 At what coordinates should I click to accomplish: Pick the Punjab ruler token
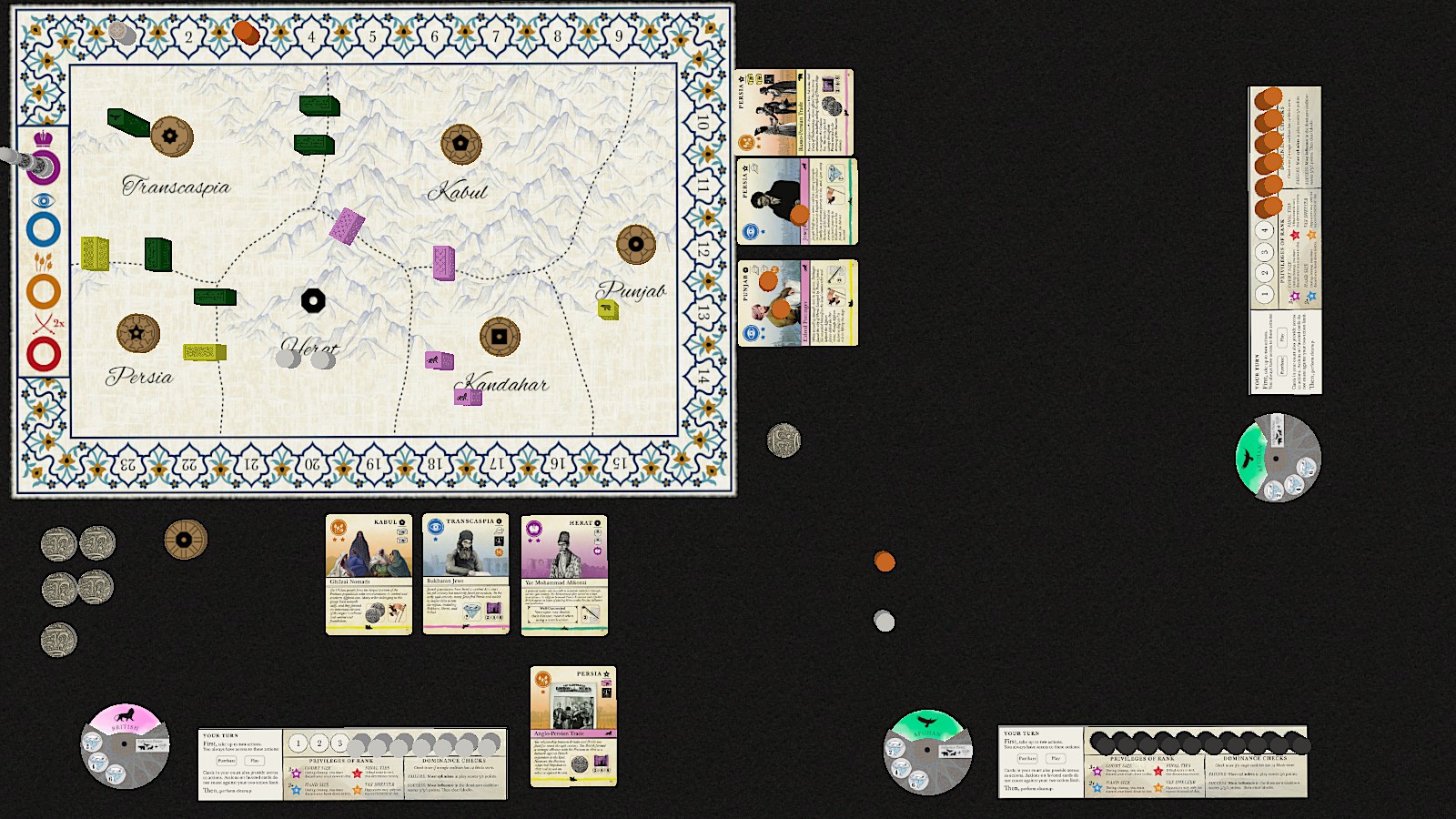(635, 244)
